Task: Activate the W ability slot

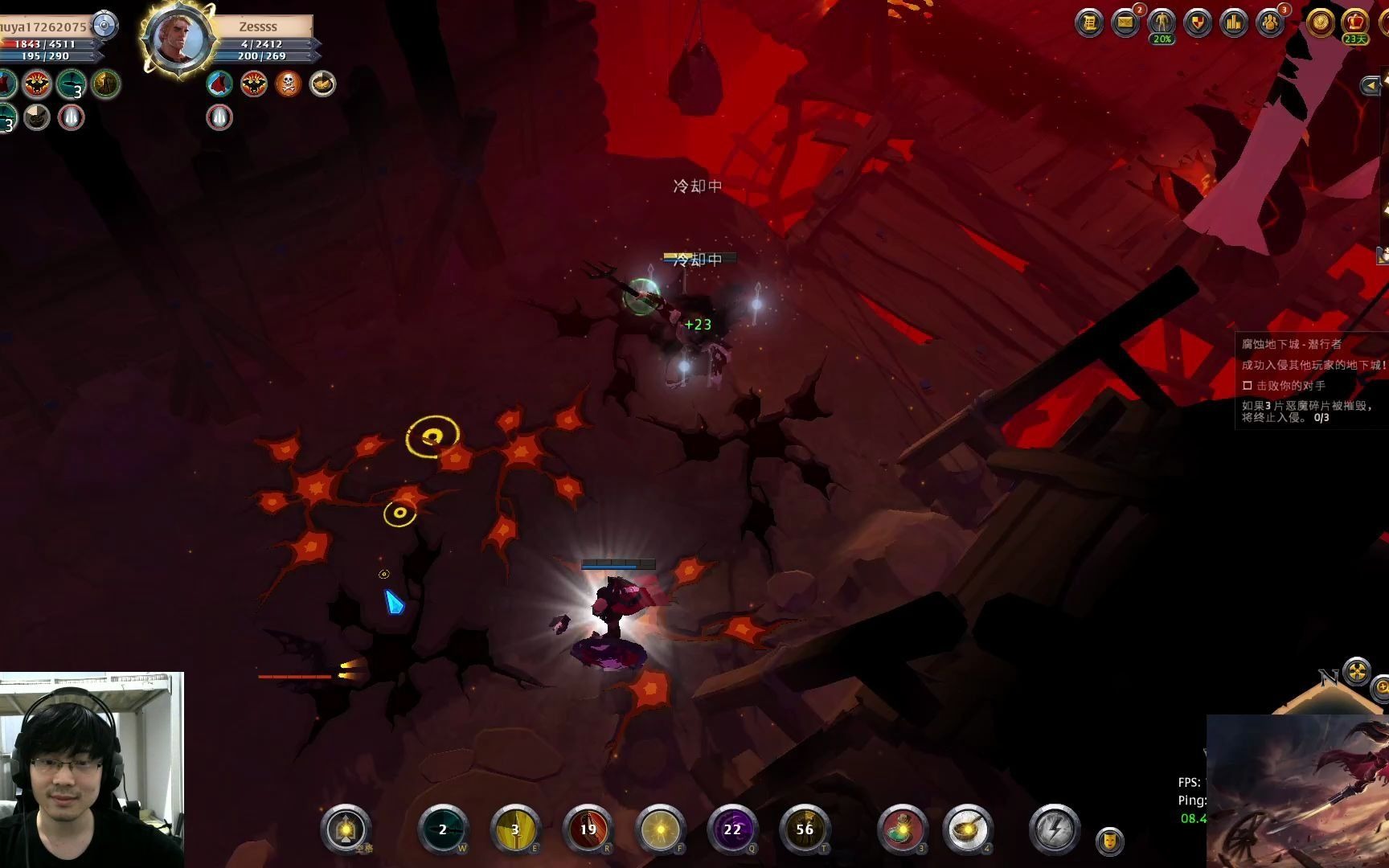Action: [443, 829]
